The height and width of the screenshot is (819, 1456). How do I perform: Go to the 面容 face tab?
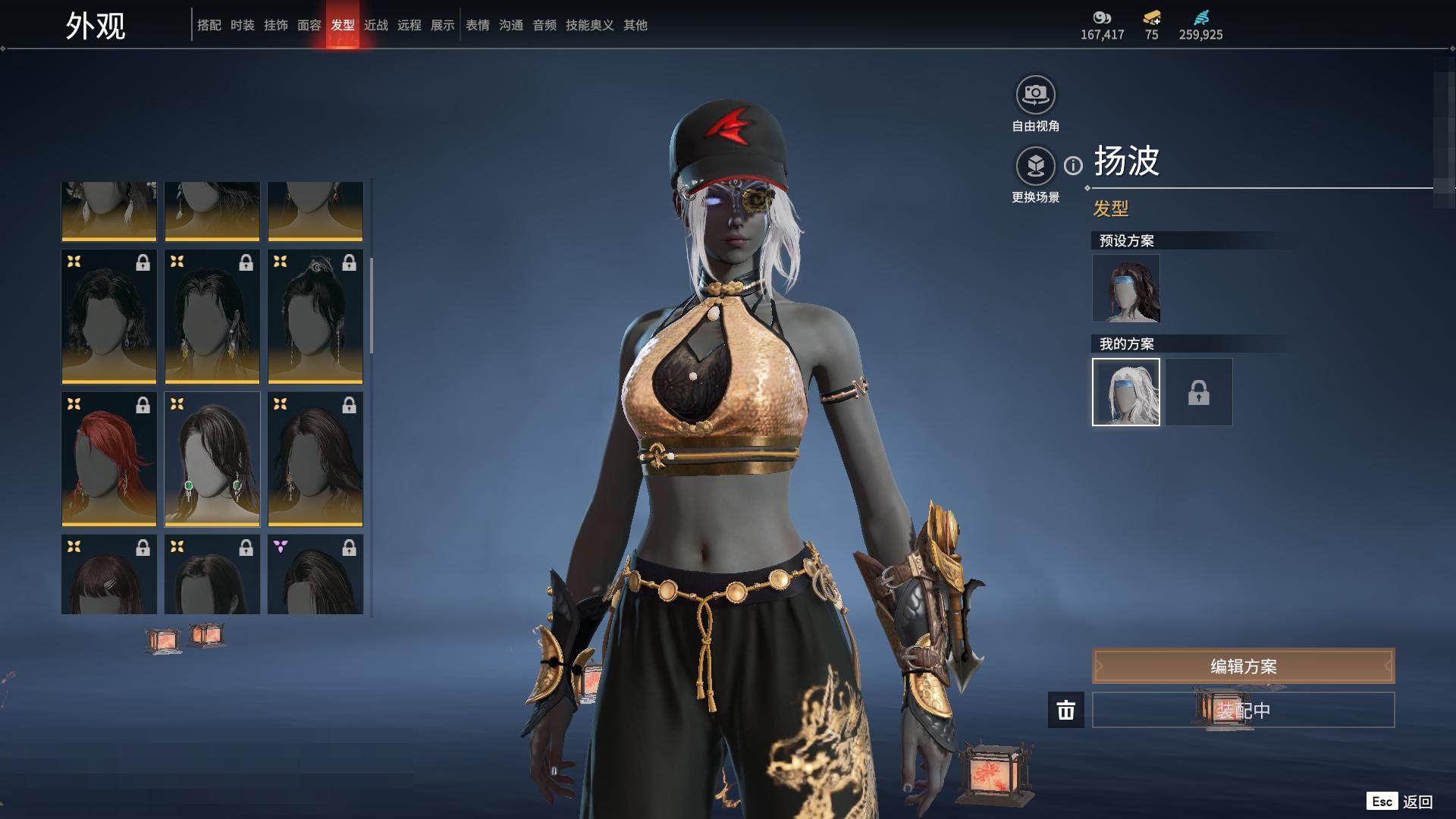pyautogui.click(x=309, y=25)
